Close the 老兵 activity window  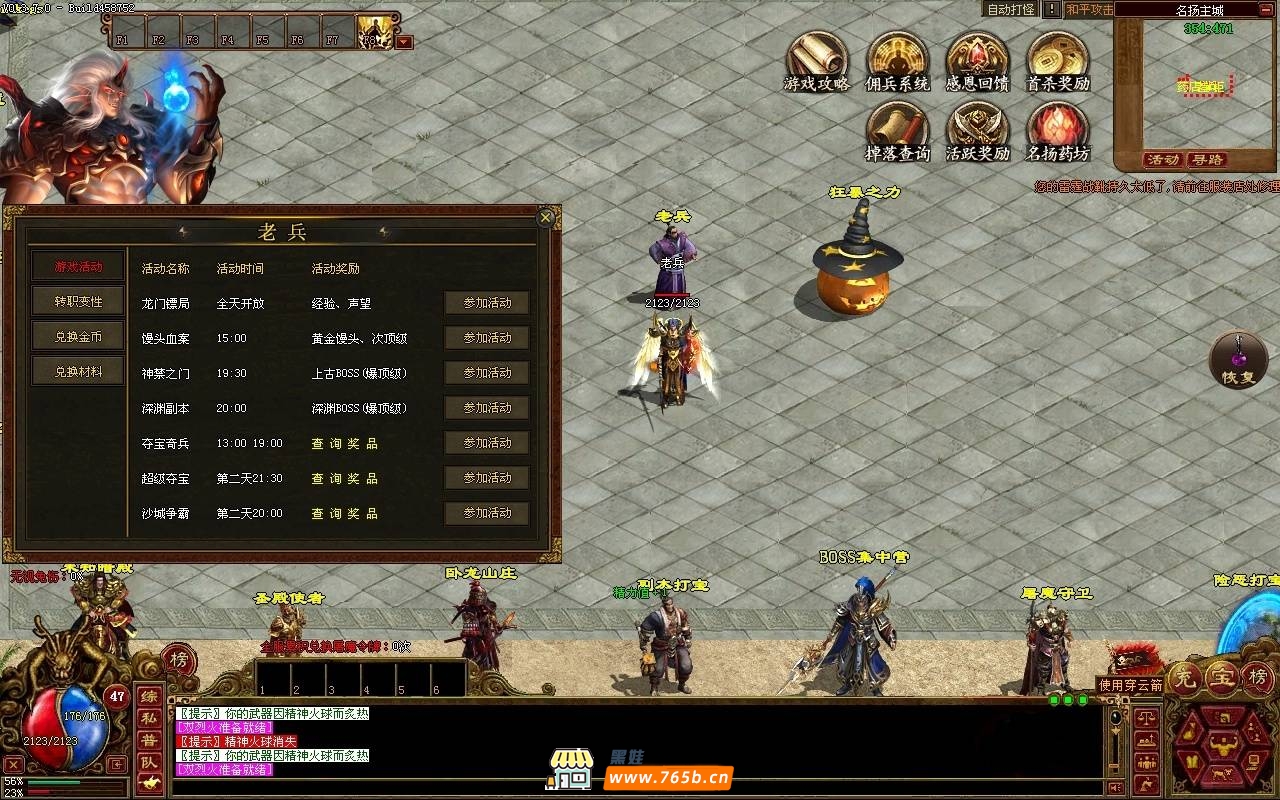coord(545,217)
